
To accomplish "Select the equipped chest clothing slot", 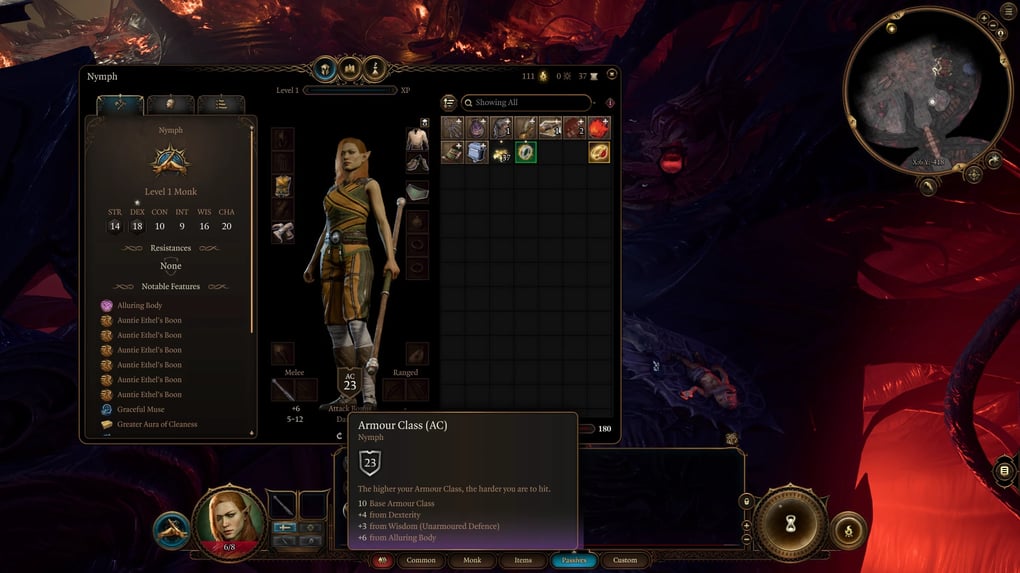I will tap(417, 139).
